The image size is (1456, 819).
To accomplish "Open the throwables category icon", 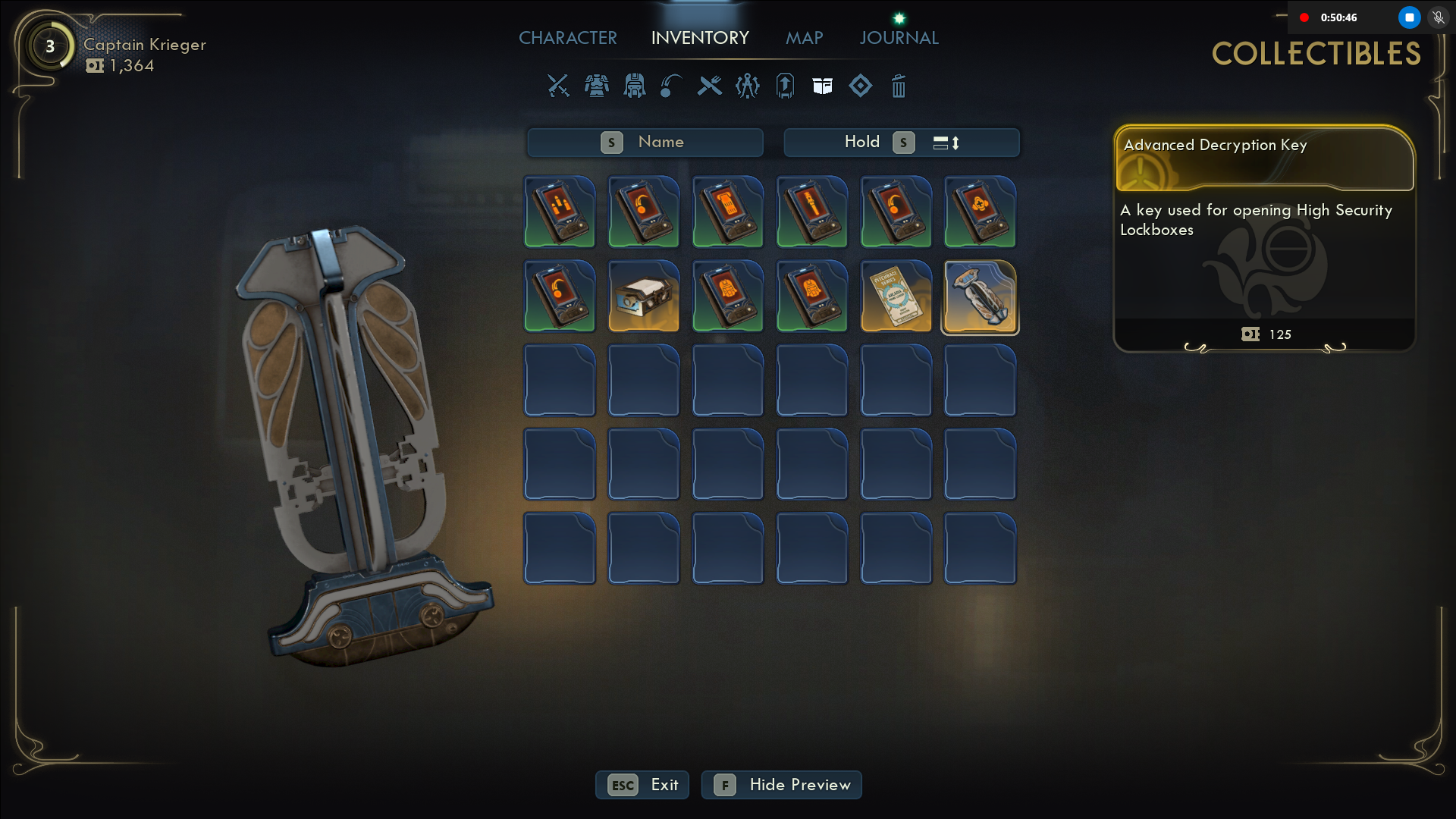I will click(x=671, y=86).
